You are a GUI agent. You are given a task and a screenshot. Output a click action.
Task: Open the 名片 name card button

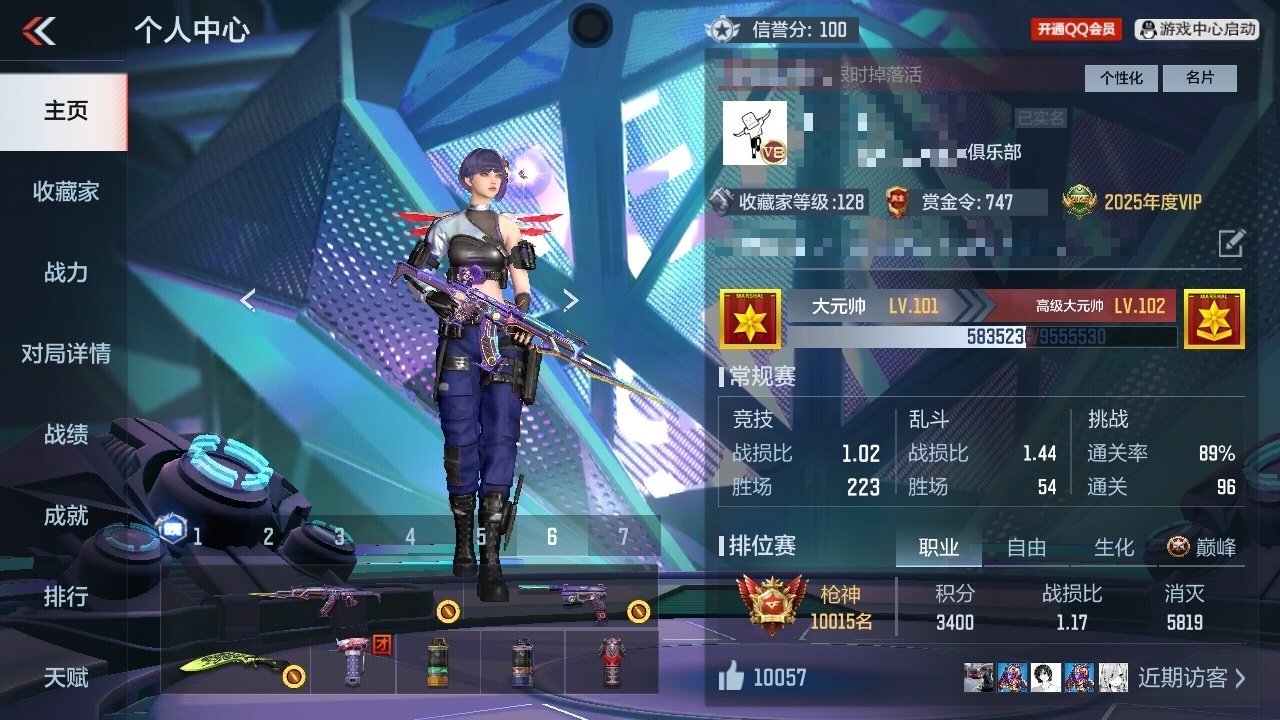[1200, 78]
